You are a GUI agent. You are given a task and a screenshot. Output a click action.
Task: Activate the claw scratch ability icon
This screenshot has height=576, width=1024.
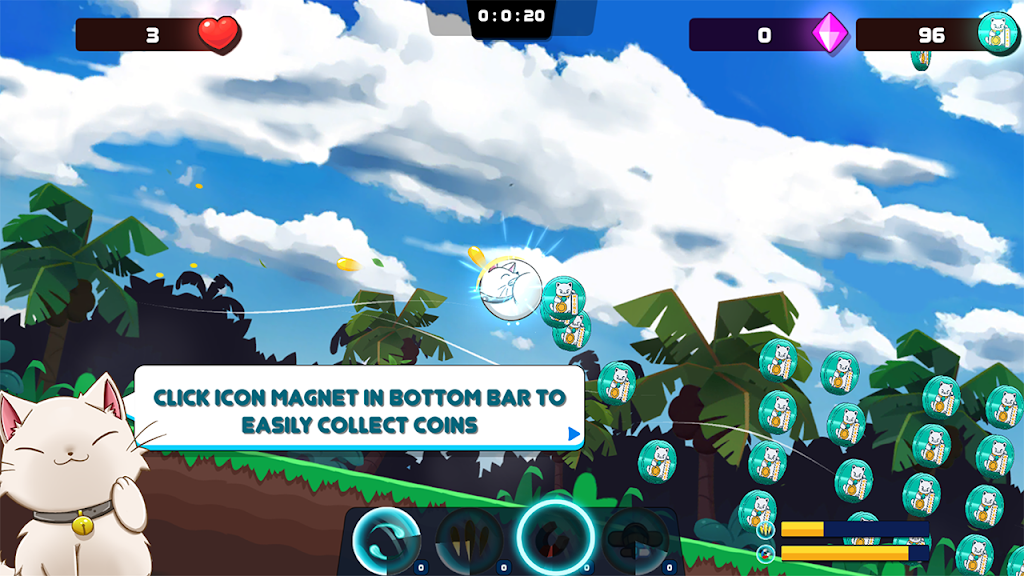[469, 541]
